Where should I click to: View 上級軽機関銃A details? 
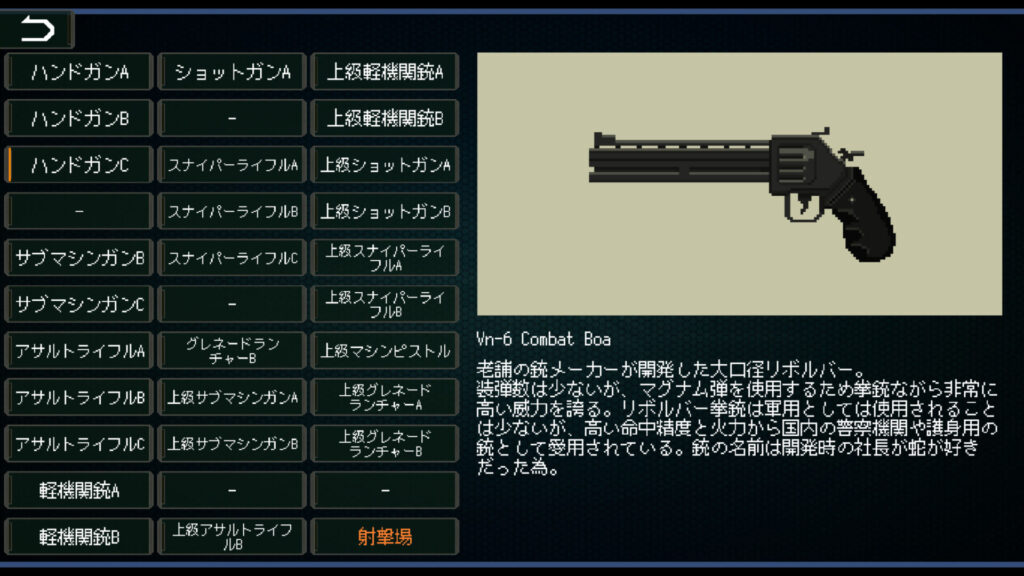pyautogui.click(x=385, y=72)
